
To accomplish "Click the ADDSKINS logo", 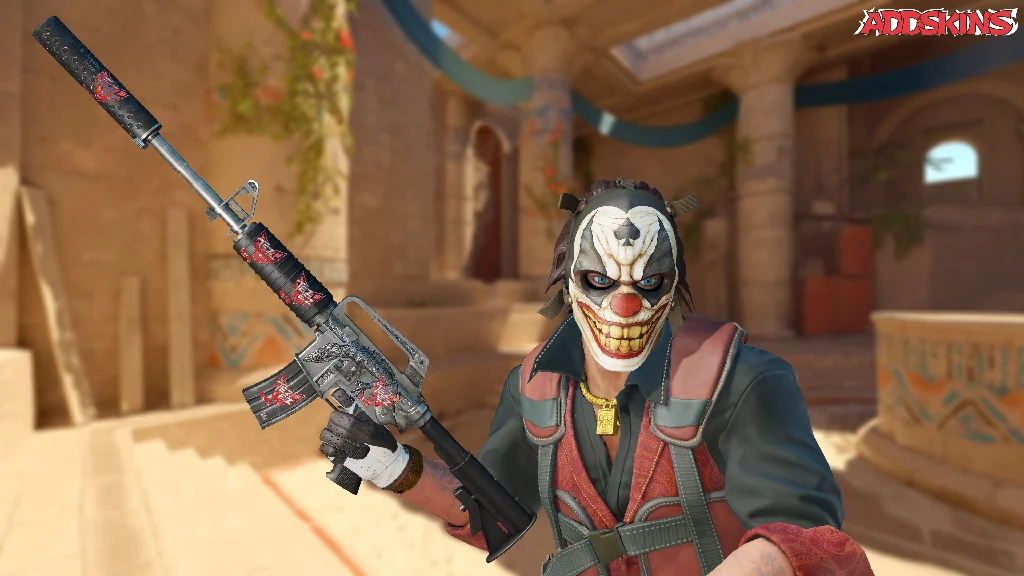I will pyautogui.click(x=936, y=22).
